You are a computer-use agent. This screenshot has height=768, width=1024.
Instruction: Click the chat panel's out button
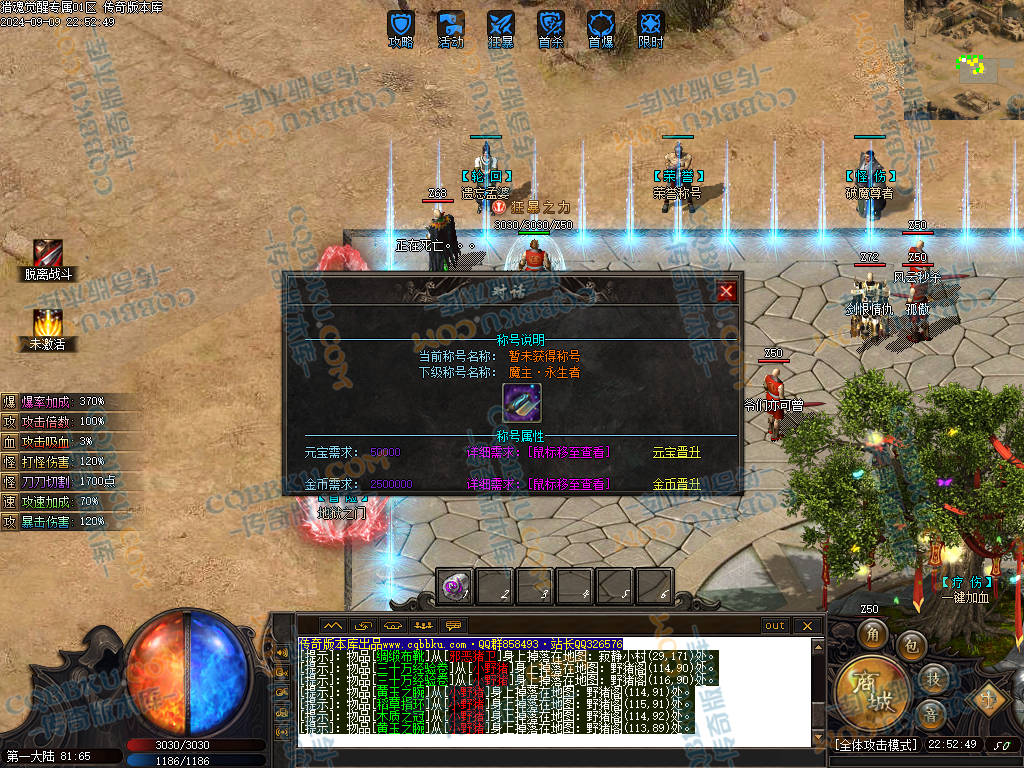775,626
